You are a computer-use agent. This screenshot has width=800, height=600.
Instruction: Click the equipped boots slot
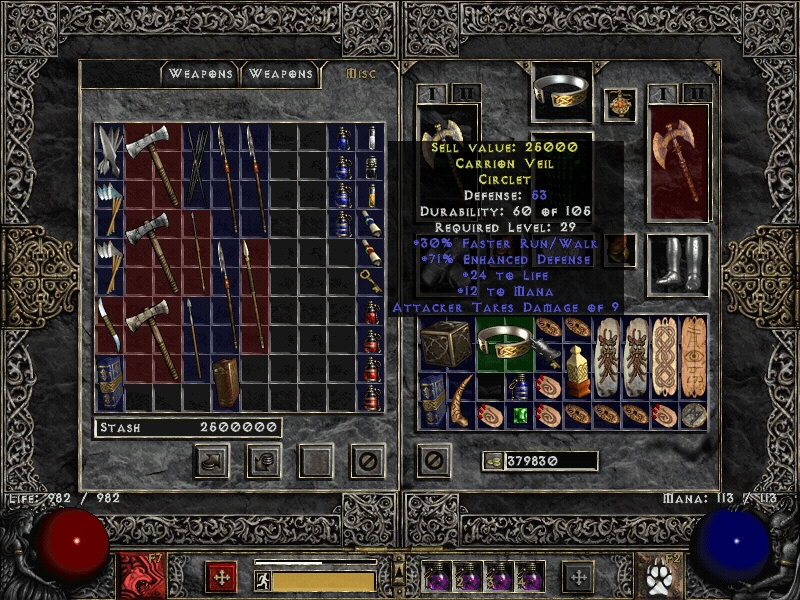(677, 264)
